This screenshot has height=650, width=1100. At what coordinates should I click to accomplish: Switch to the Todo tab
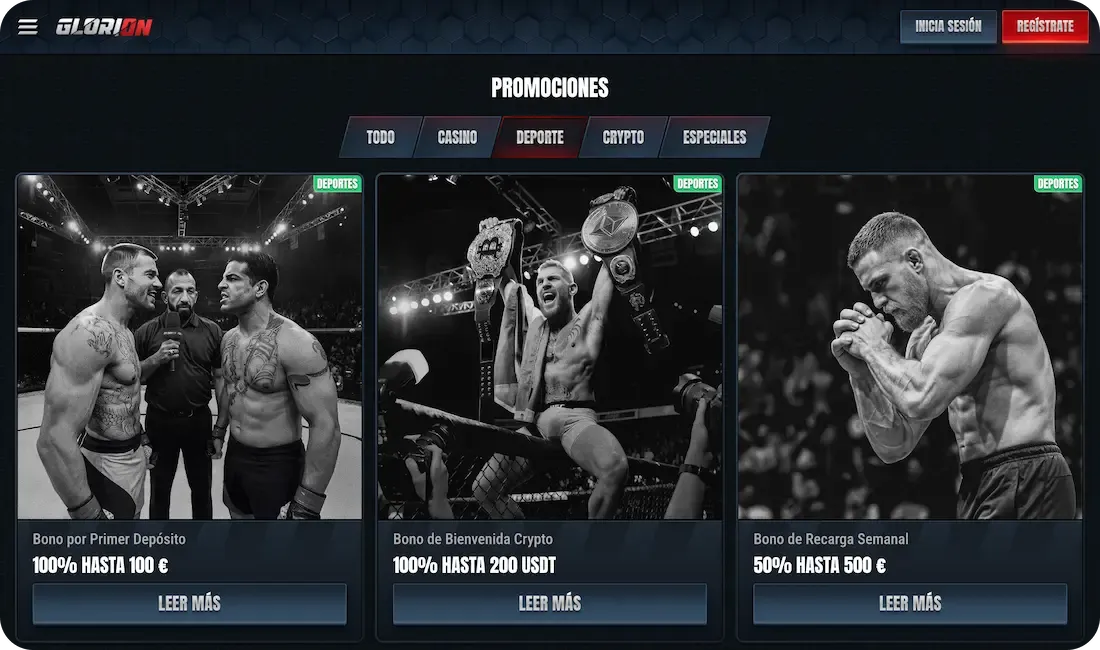pos(380,138)
